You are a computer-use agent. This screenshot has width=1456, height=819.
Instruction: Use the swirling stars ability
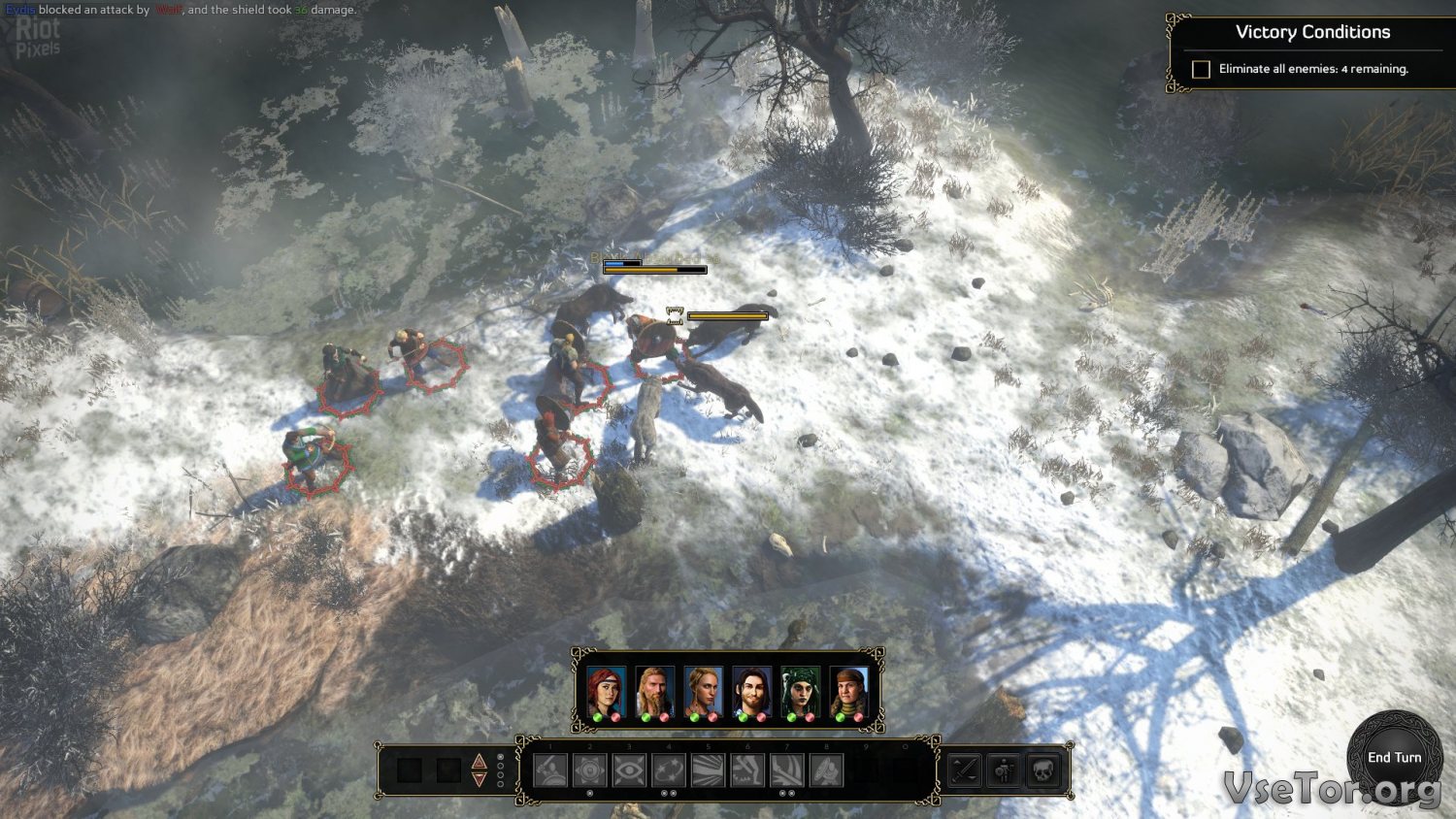pyautogui.click(x=669, y=770)
